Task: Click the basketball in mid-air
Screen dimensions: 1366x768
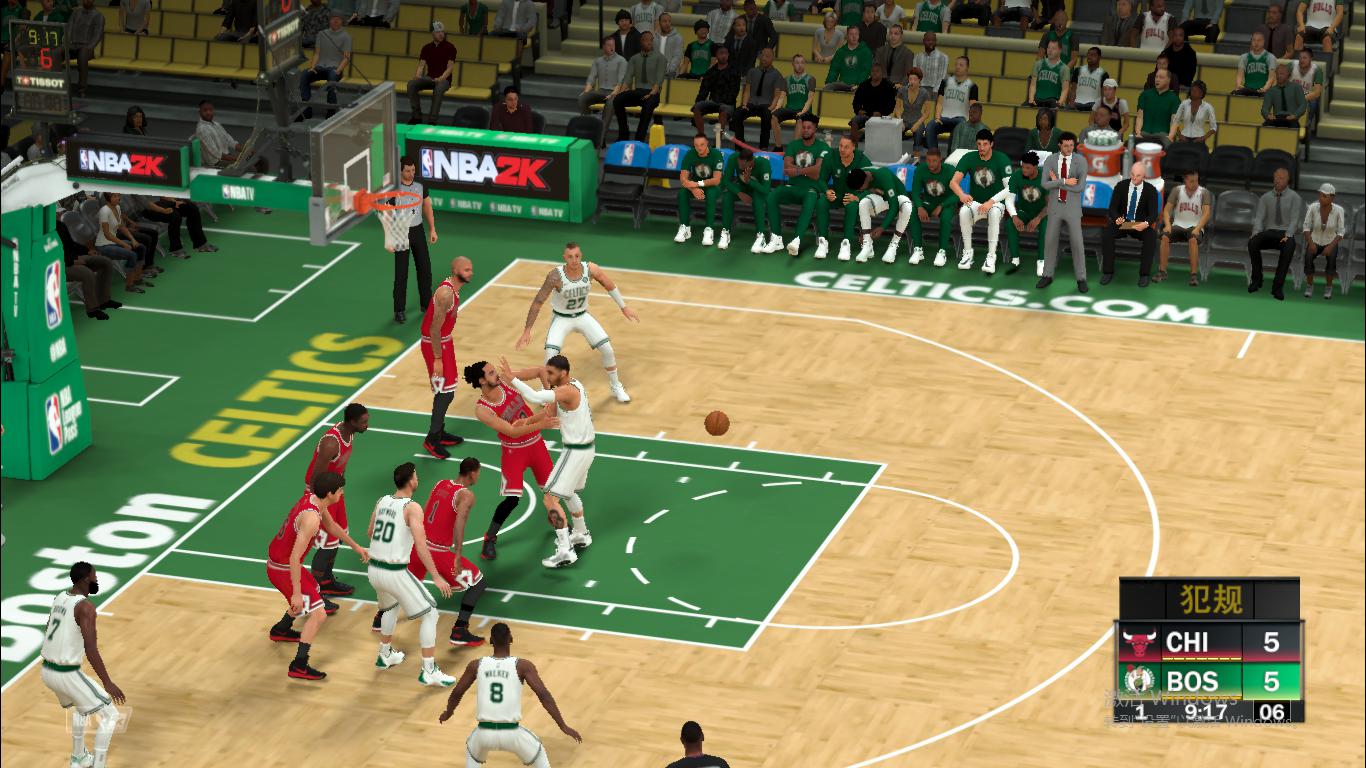Action: point(716,423)
